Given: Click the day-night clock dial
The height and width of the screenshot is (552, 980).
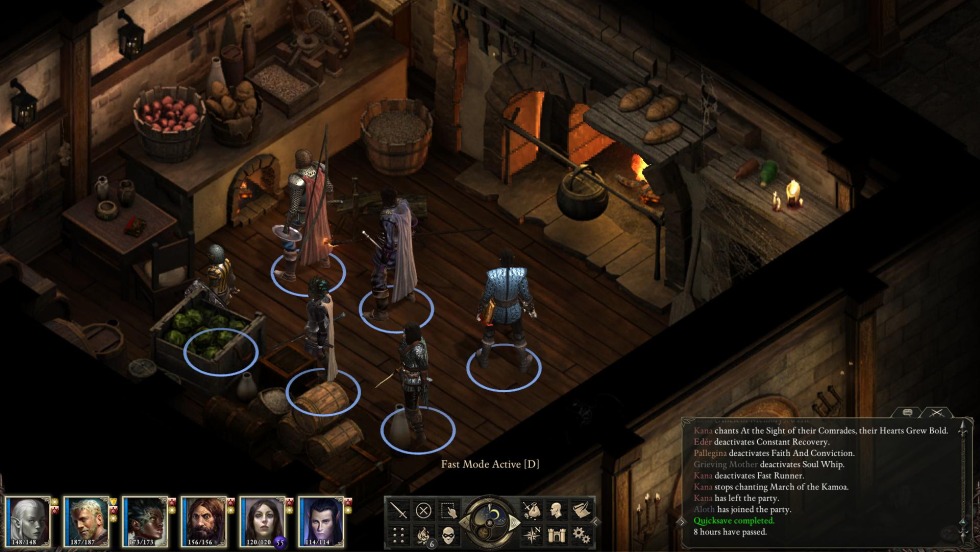Looking at the screenshot, I should (490, 521).
